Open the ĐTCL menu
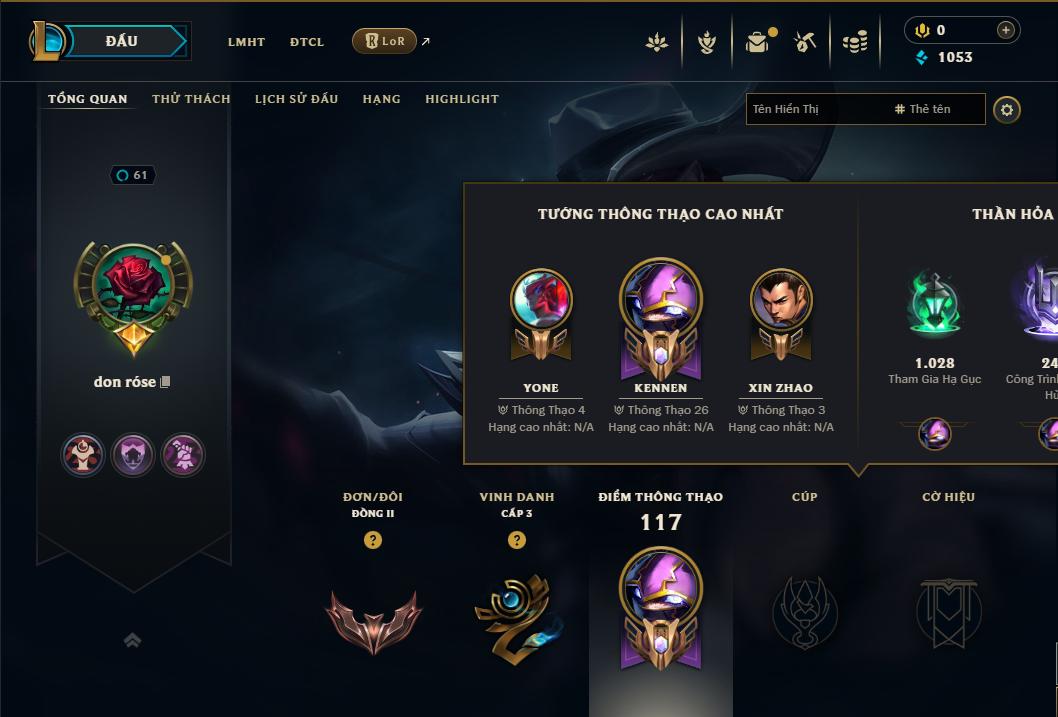The width and height of the screenshot is (1058, 717). point(307,42)
